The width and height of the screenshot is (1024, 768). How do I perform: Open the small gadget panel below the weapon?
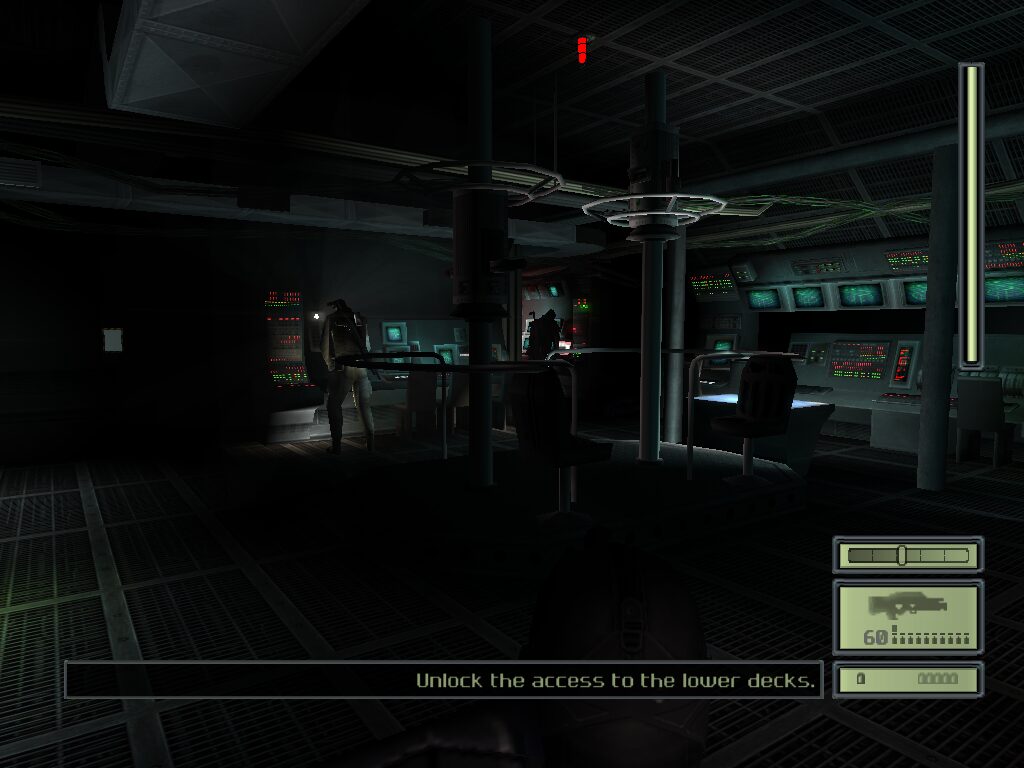(907, 679)
